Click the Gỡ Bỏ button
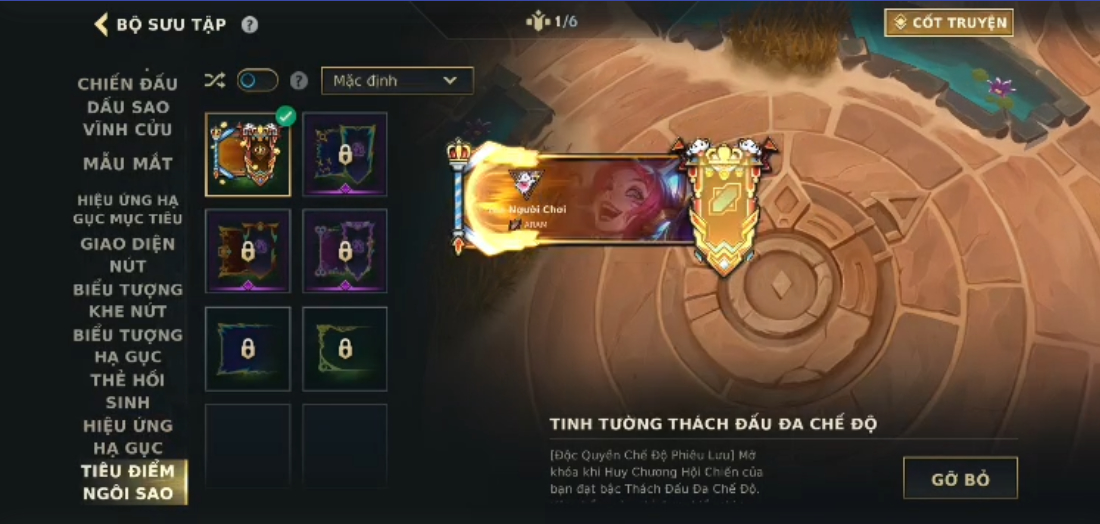The width and height of the screenshot is (1100, 524). 960,479
